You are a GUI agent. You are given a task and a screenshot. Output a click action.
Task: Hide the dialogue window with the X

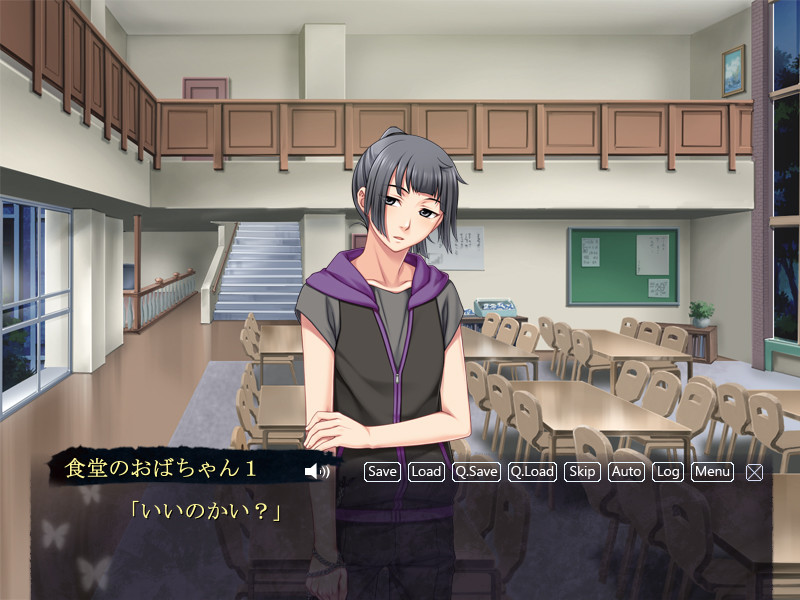coord(754,472)
